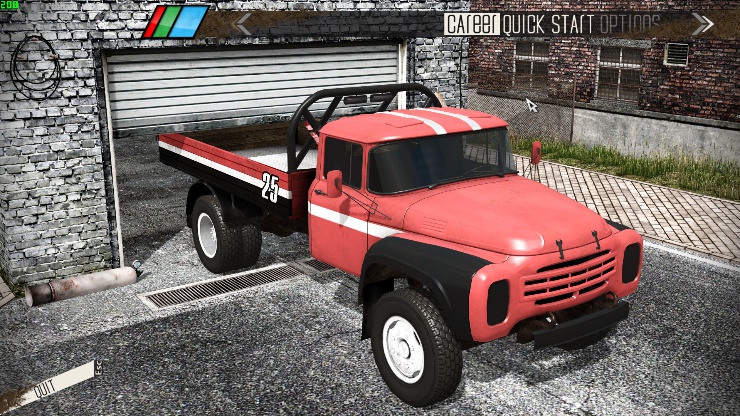Screen dimensions: 740x416
Task: Open the Career menu entry
Action: pos(471,23)
